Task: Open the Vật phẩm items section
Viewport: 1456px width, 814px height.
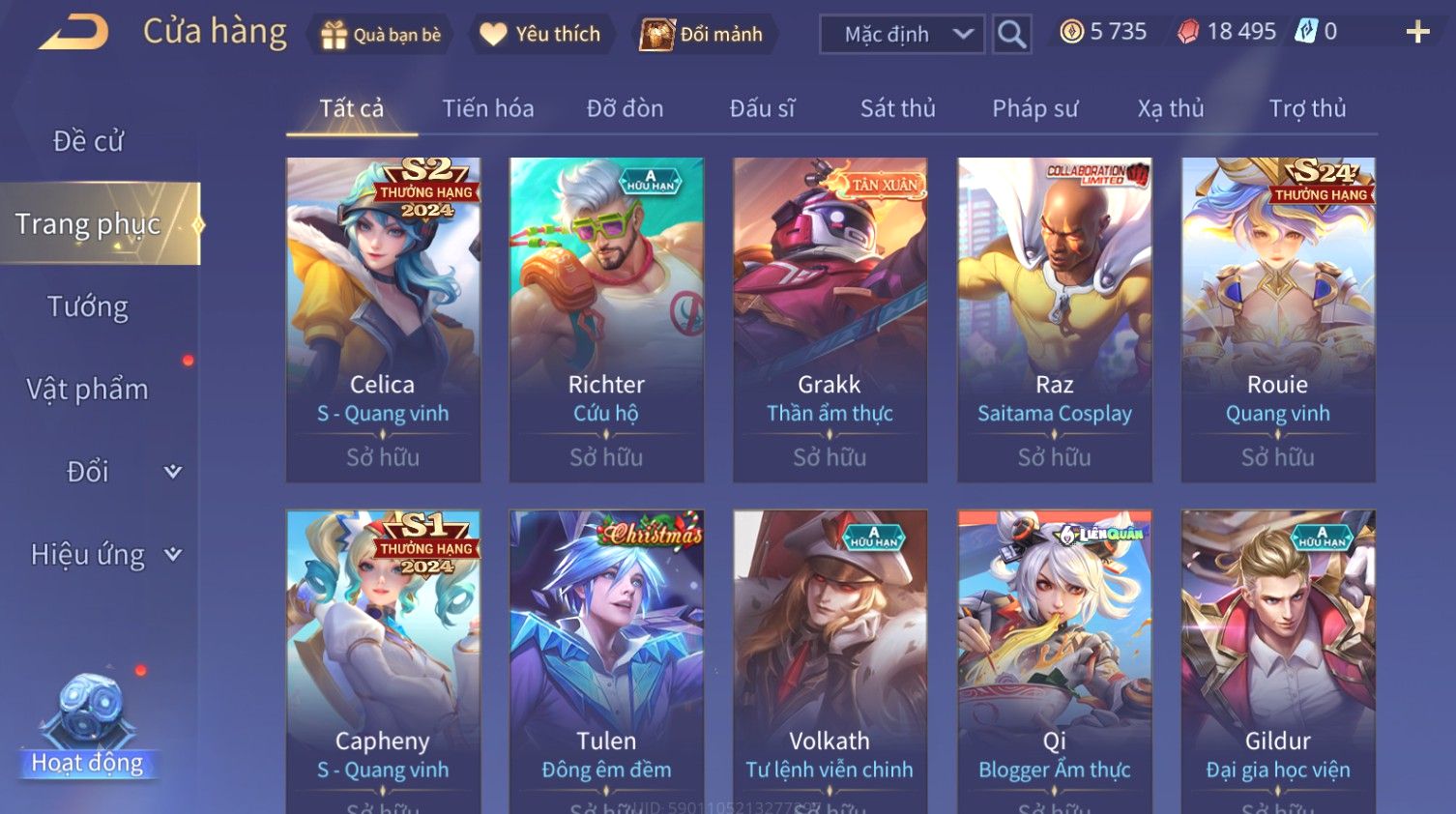Action: (x=88, y=389)
